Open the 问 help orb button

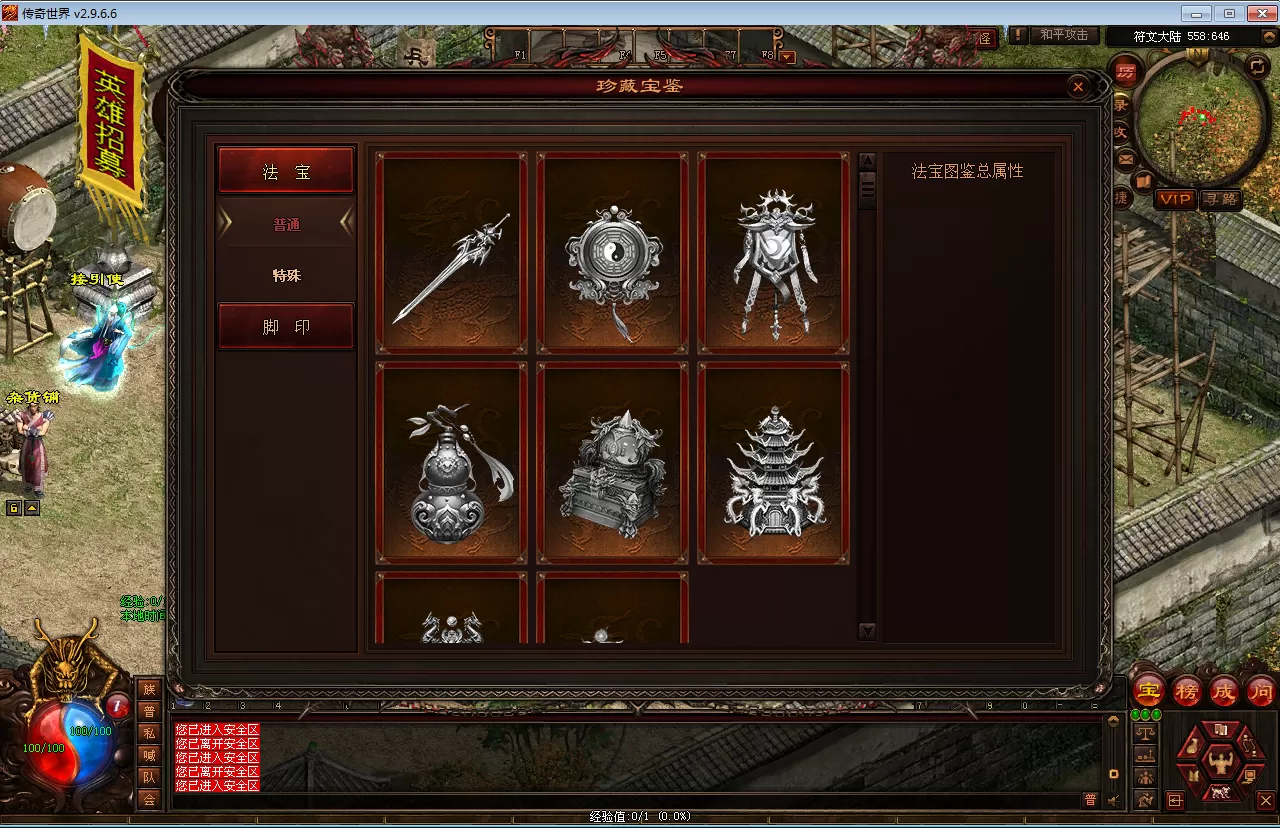(x=1260, y=691)
